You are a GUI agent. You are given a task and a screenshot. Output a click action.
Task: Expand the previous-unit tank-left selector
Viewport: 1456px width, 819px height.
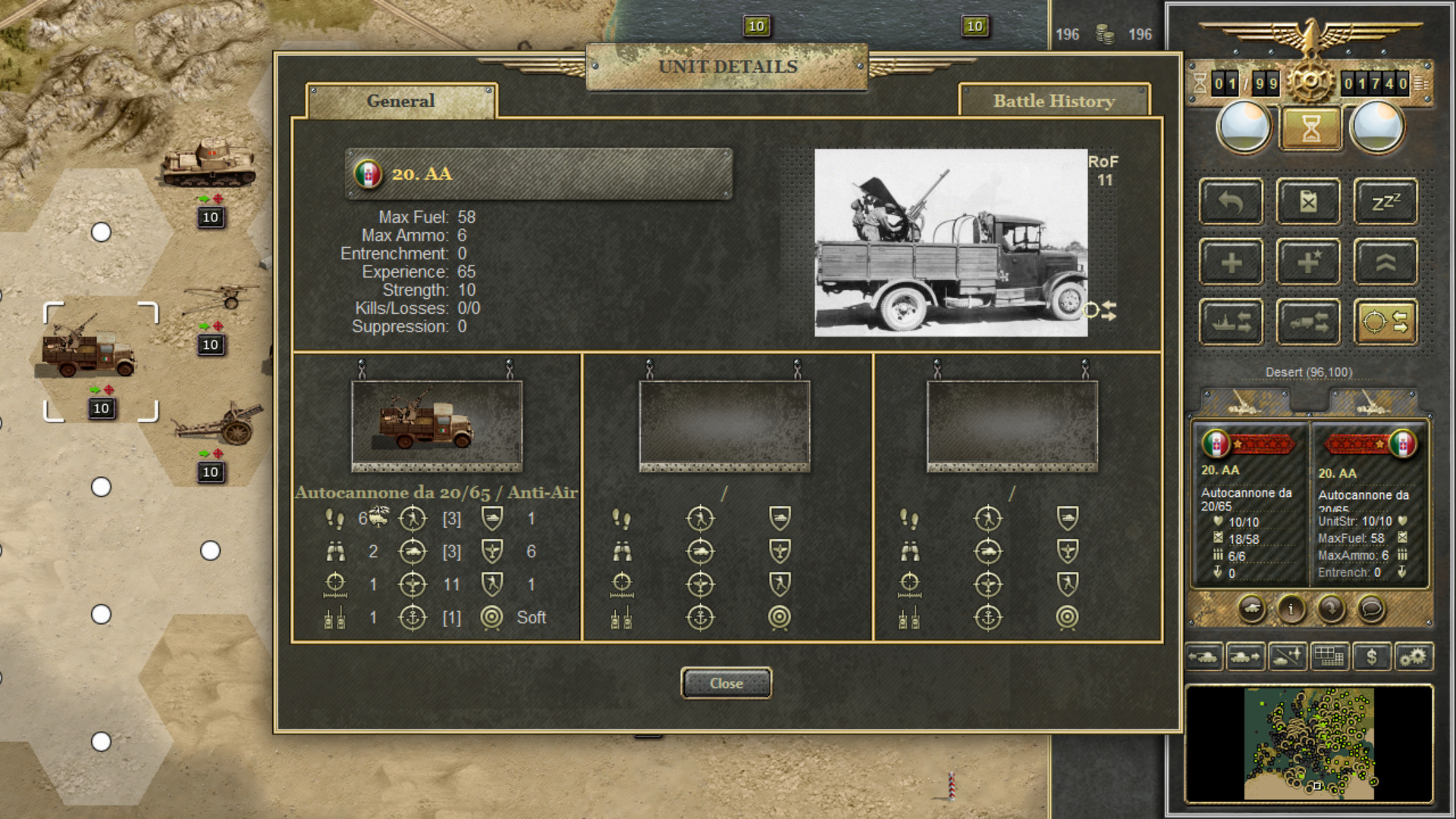click(1204, 657)
